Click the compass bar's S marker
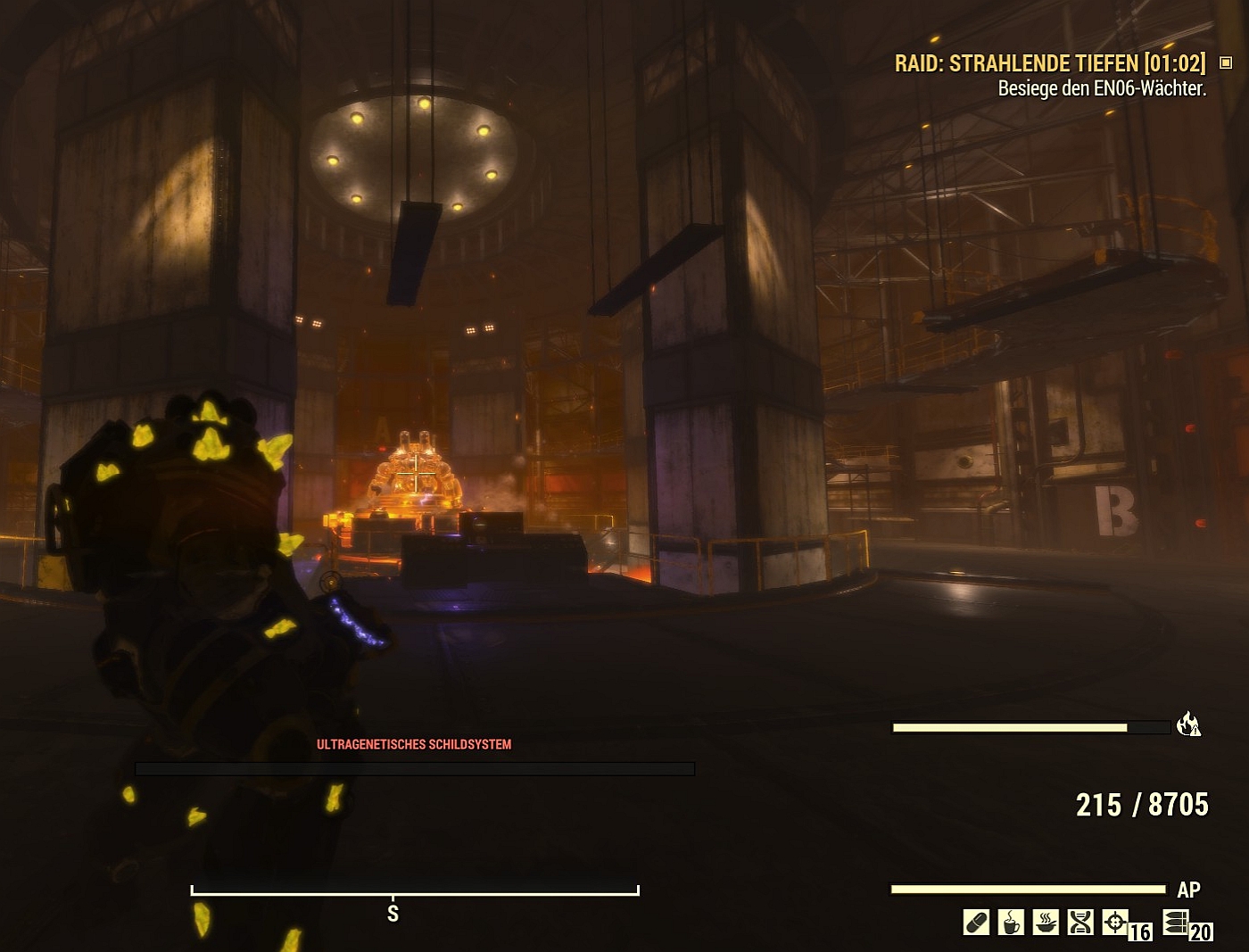The height and width of the screenshot is (952, 1249). [393, 913]
